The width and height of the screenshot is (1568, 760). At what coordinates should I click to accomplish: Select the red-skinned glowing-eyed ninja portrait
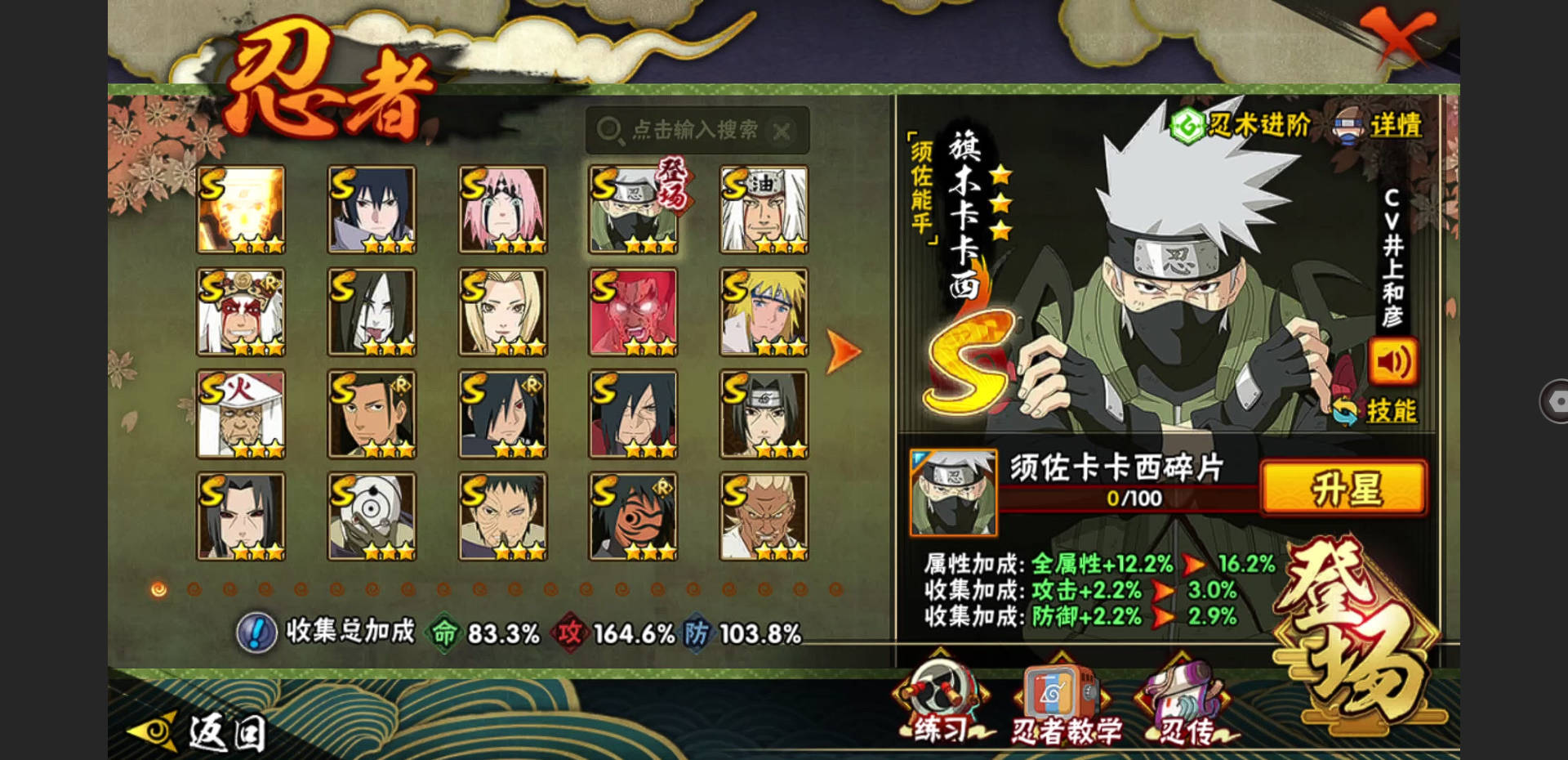click(x=634, y=311)
